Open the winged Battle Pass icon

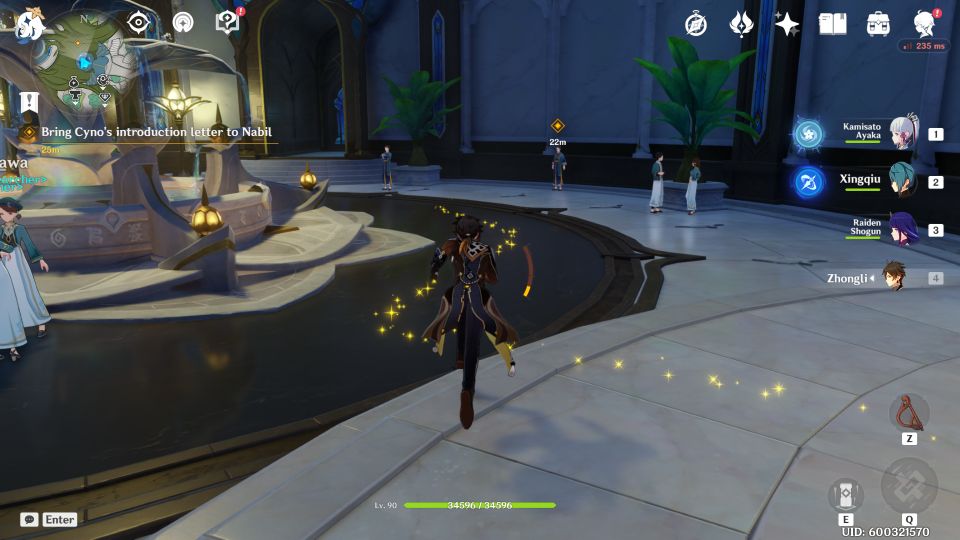pos(742,24)
